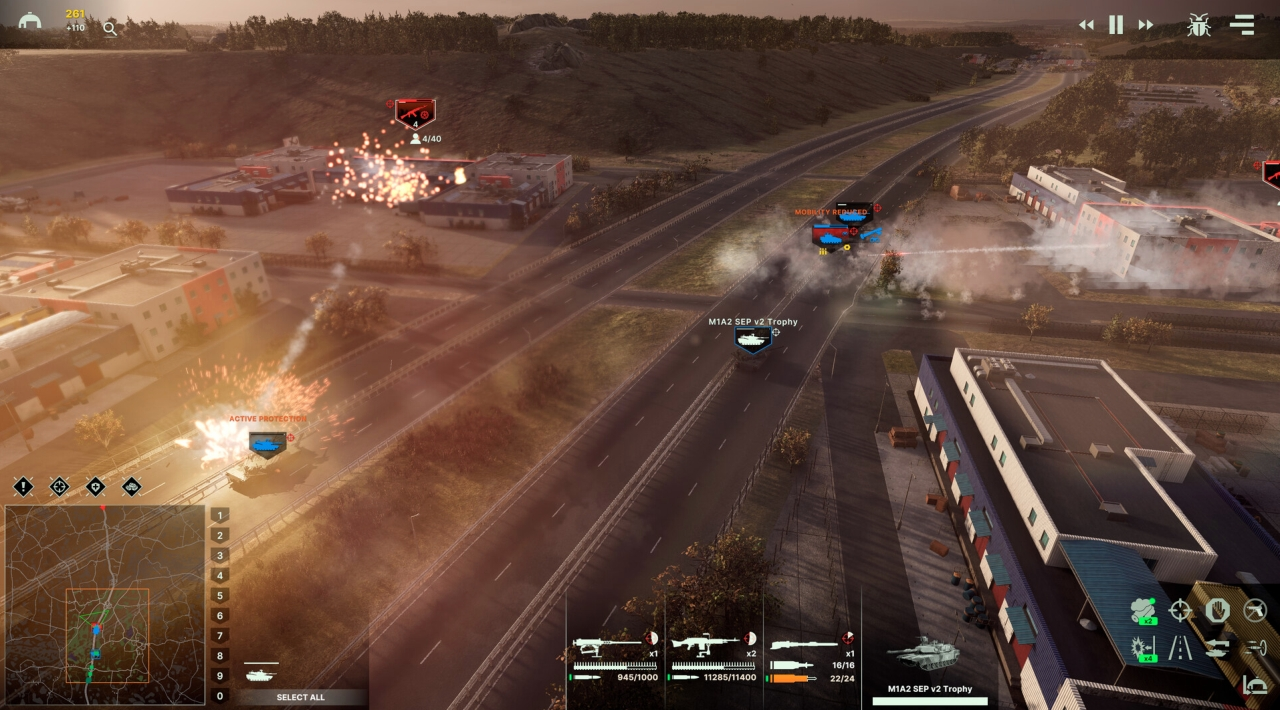The height and width of the screenshot is (710, 1280).
Task: Deploy smoke grenades ability
Action: 1144,610
